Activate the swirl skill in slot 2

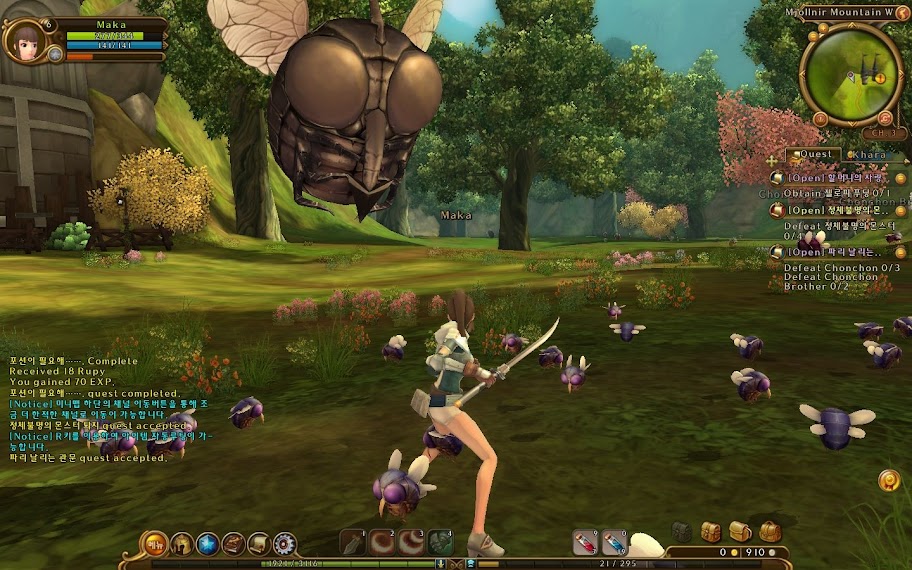click(382, 543)
